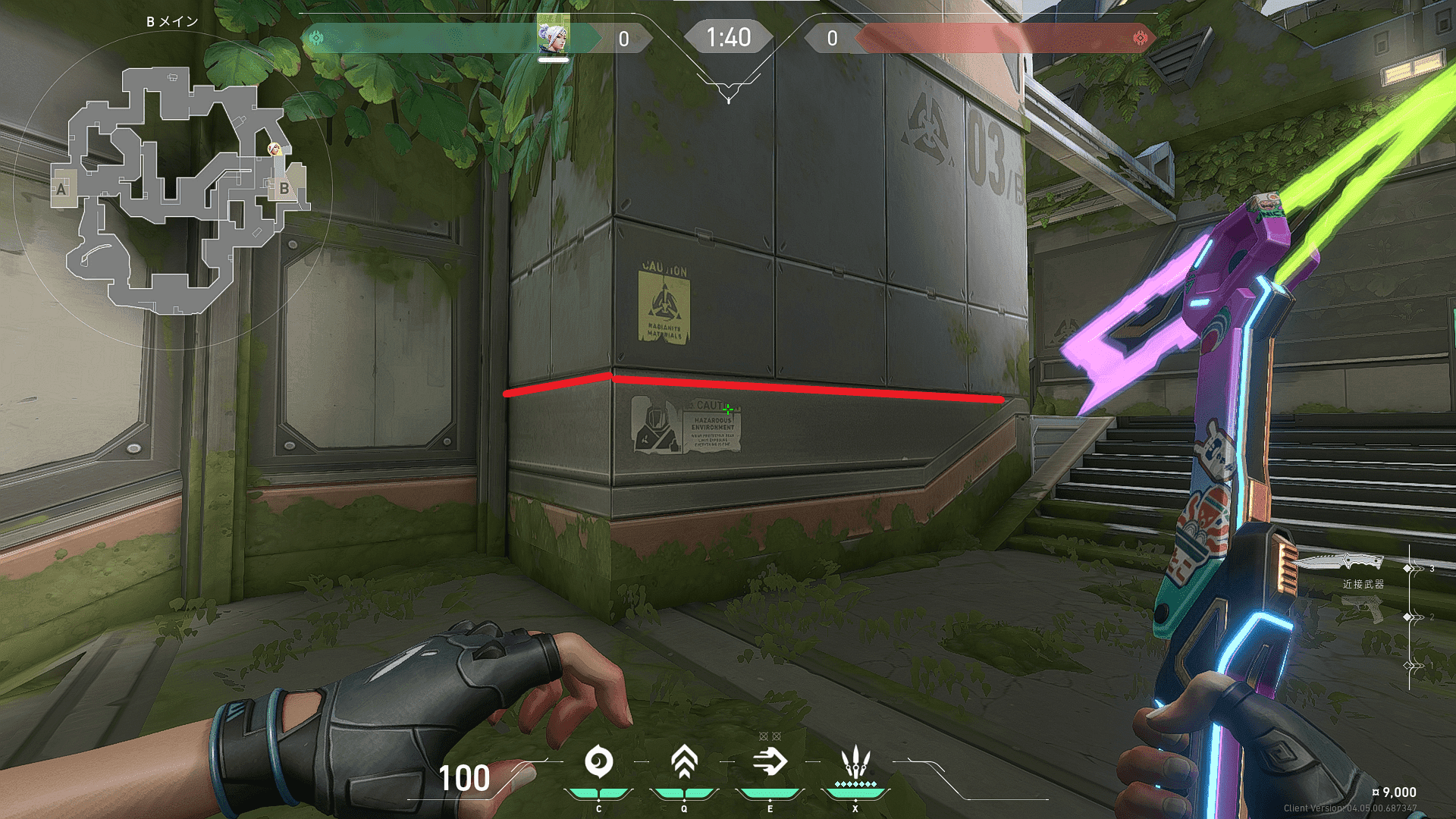
Task: Select the B site marker on minimap
Action: point(284,188)
